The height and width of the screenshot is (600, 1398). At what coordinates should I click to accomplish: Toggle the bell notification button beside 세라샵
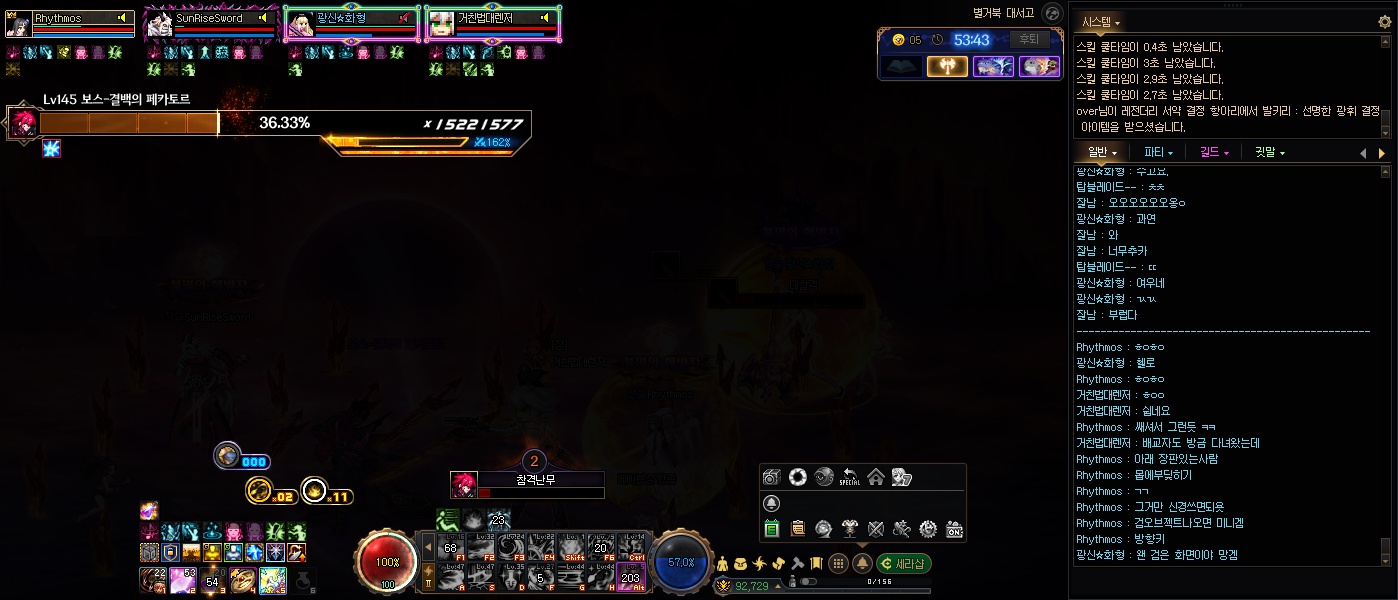(x=862, y=563)
